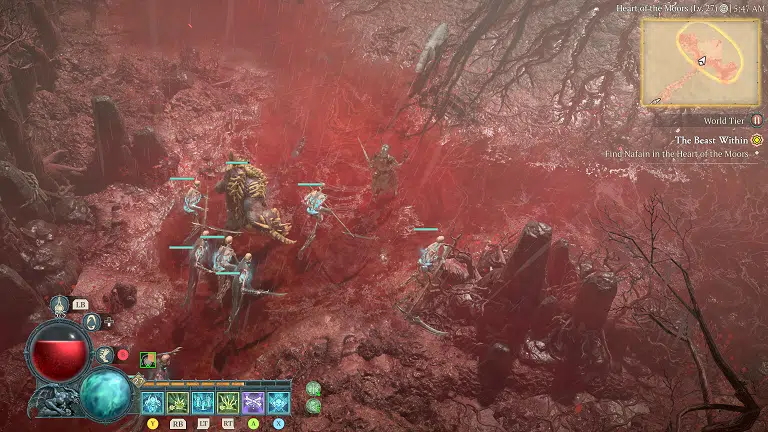
Task: Click the Find Nafain objective text
Action: tap(676, 154)
